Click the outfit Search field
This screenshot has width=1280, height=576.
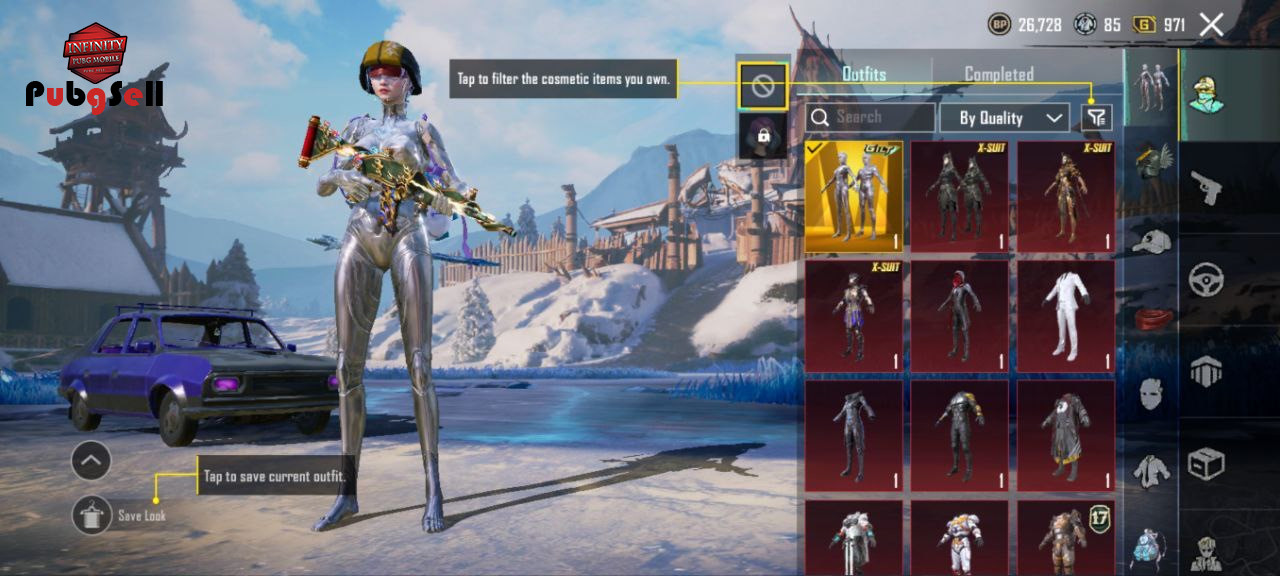point(870,118)
